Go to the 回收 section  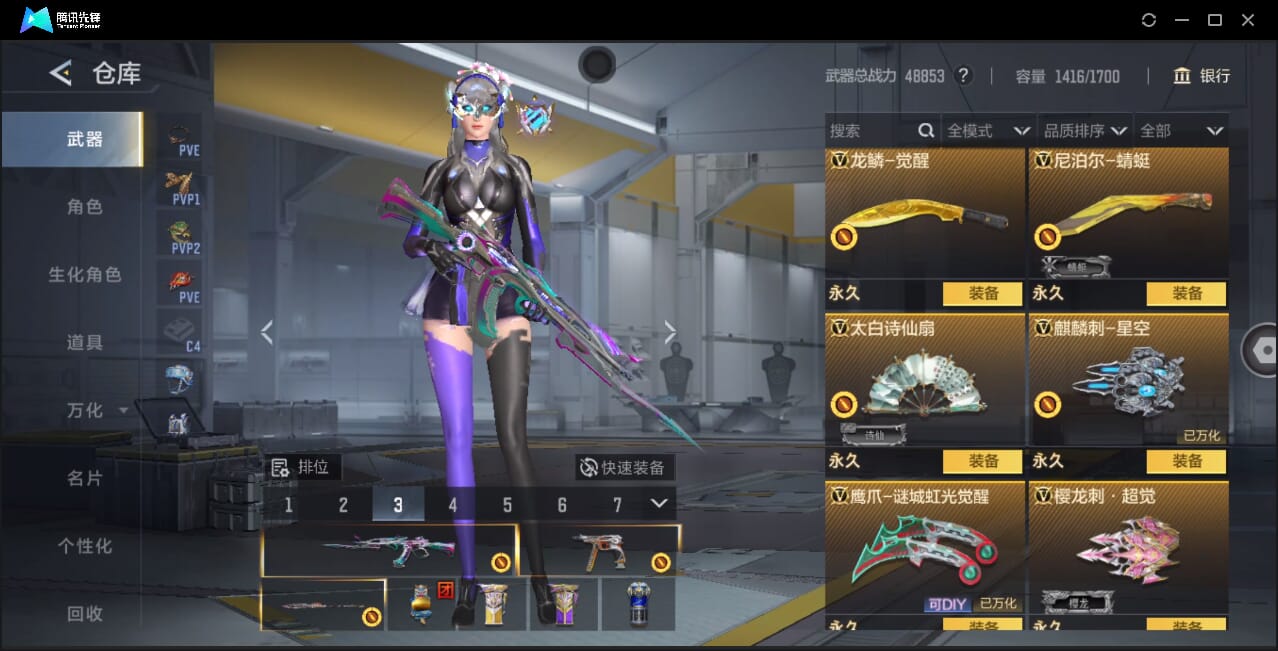coord(85,613)
